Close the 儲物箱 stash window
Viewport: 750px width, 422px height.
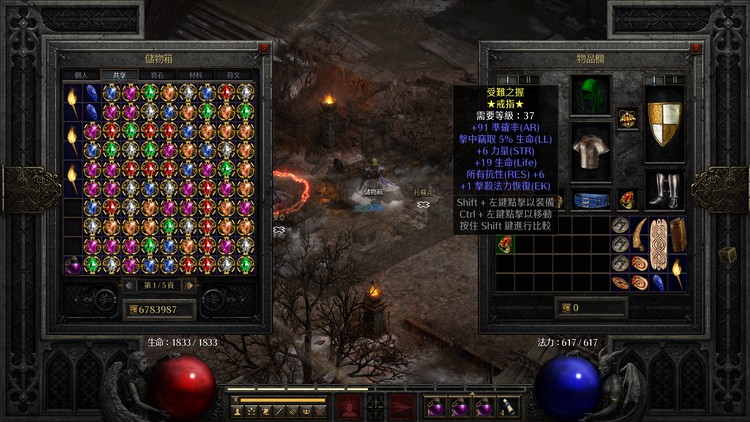tap(263, 47)
